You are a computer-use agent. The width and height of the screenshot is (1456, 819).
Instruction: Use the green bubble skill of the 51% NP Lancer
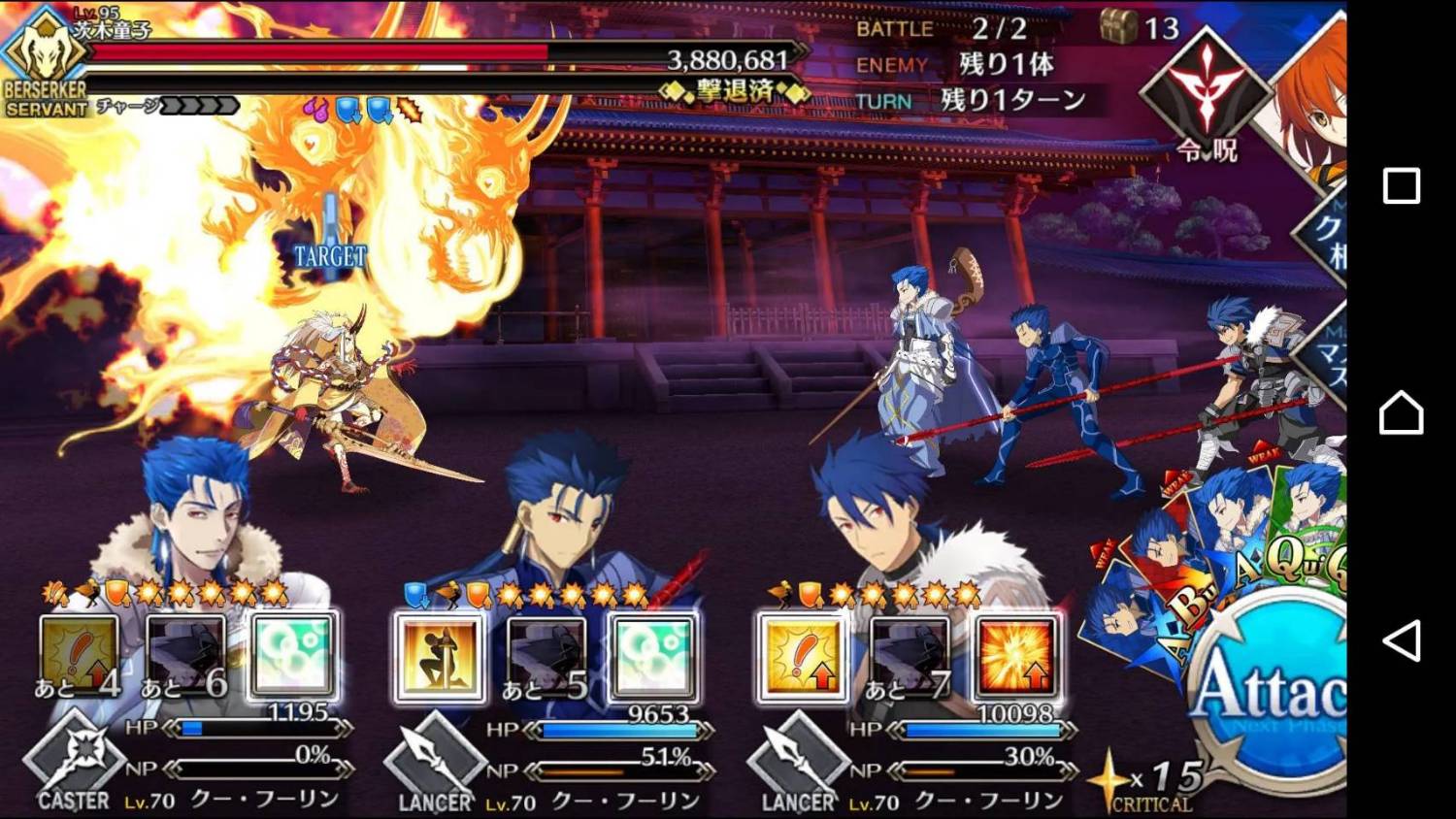[x=653, y=657]
